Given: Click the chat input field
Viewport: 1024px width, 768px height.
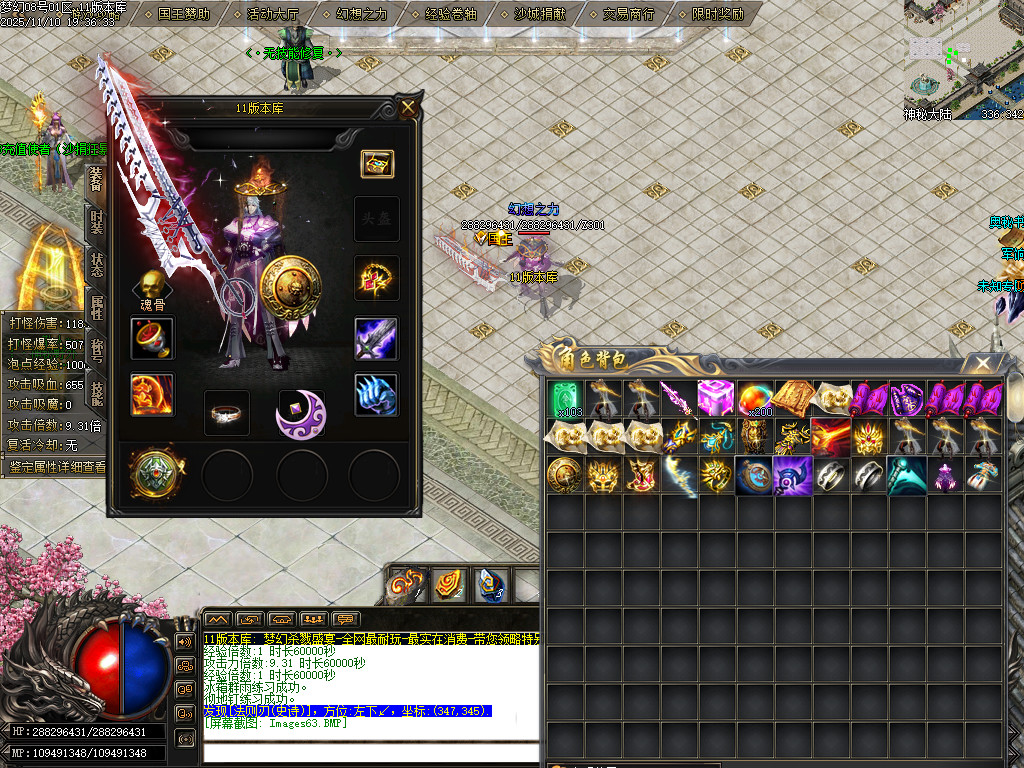Looking at the screenshot, I should tap(370, 752).
